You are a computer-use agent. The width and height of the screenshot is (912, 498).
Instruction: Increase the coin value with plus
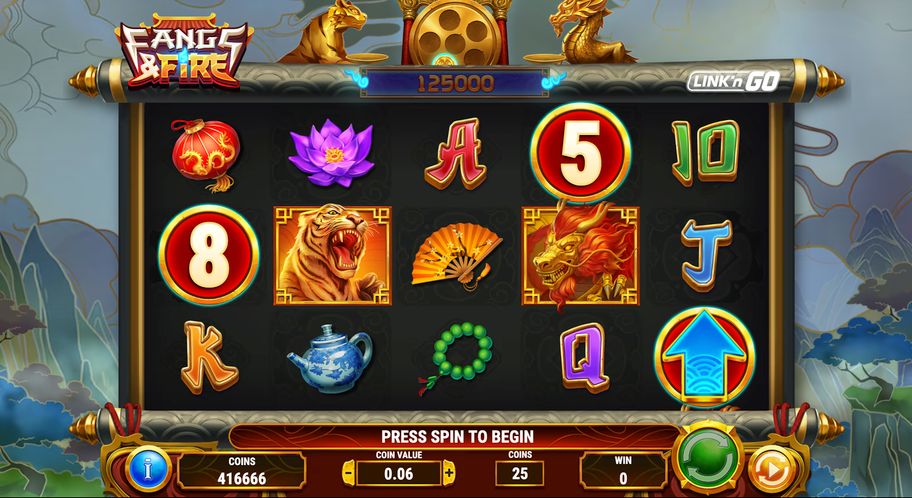(449, 471)
